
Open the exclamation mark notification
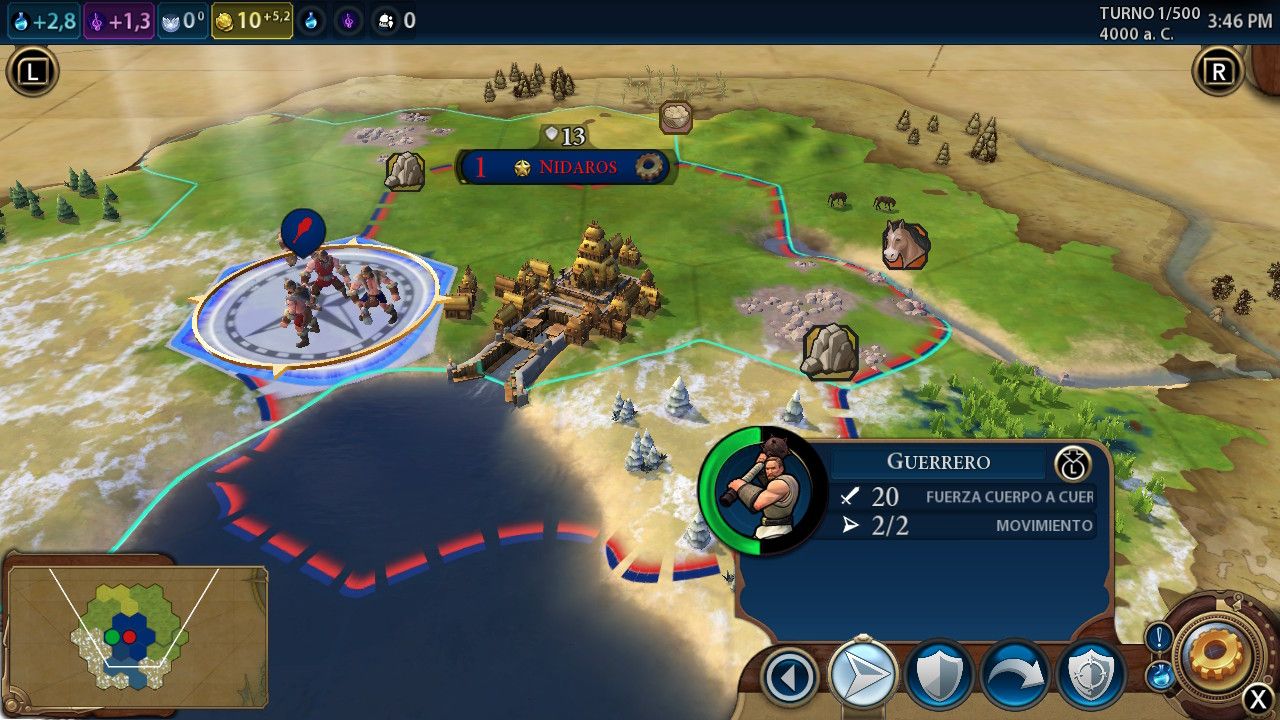[x=1159, y=636]
